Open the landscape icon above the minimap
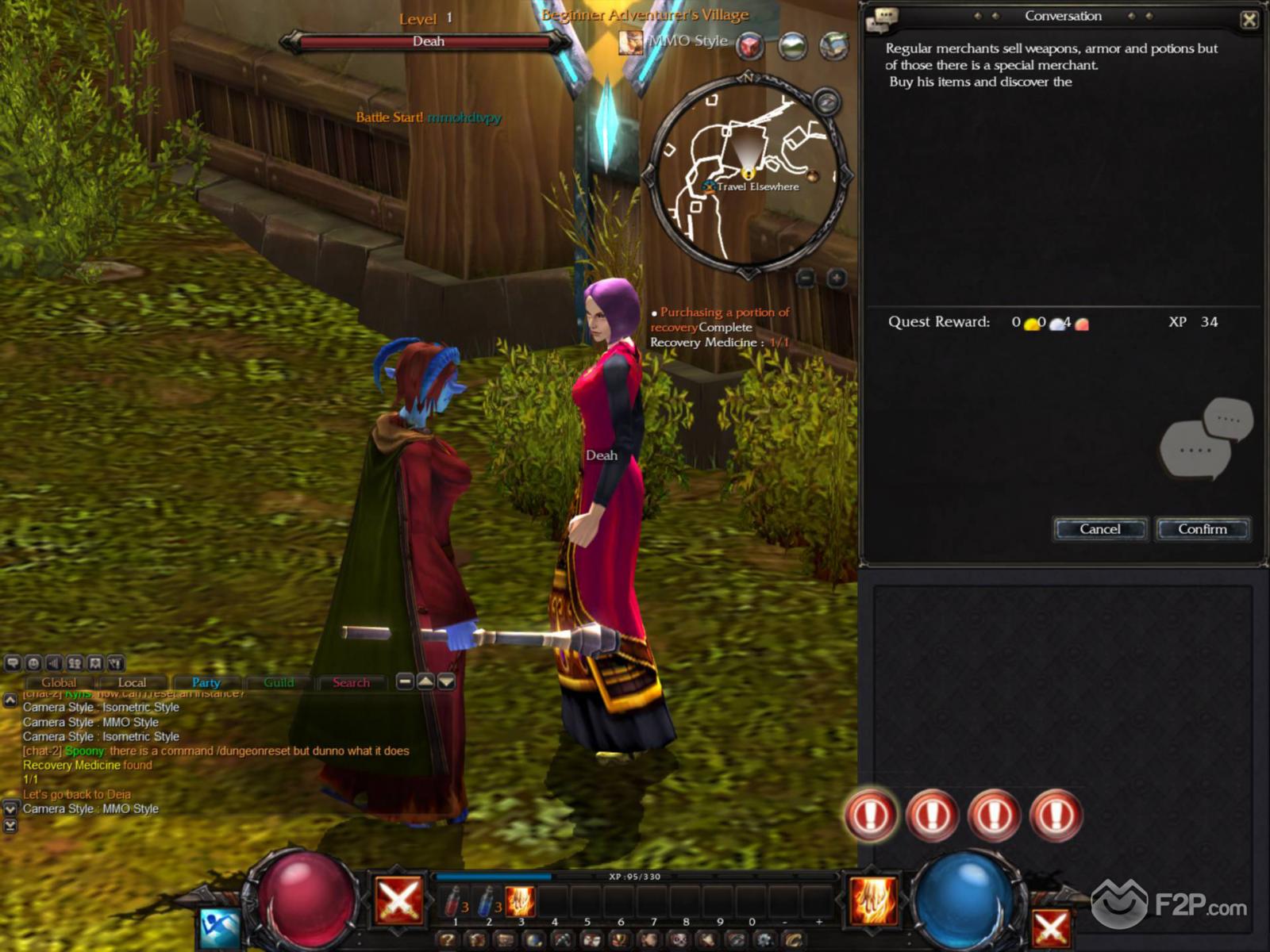The height and width of the screenshot is (952, 1270). pyautogui.click(x=792, y=46)
